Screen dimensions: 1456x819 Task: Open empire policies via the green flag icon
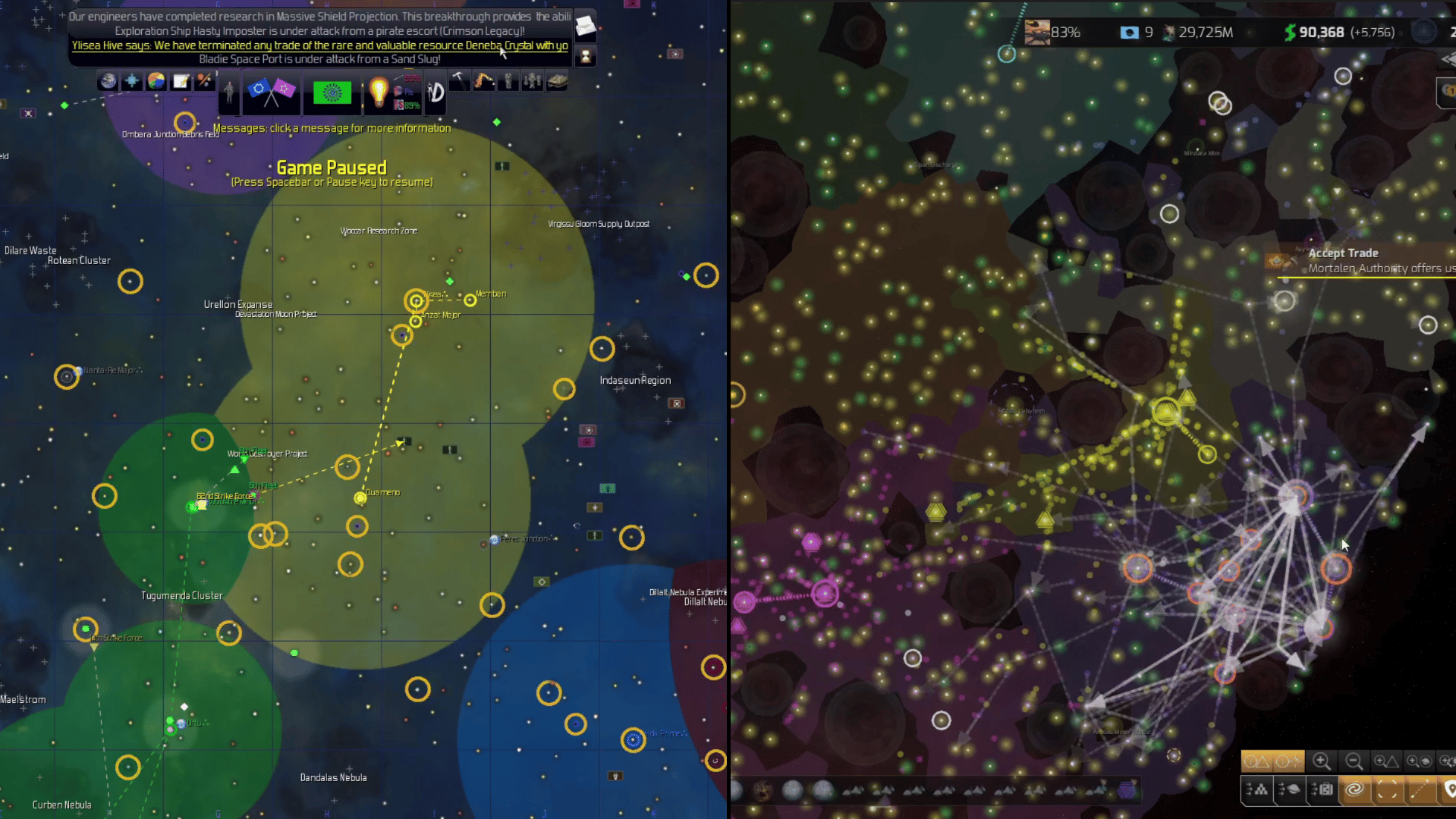(x=332, y=93)
